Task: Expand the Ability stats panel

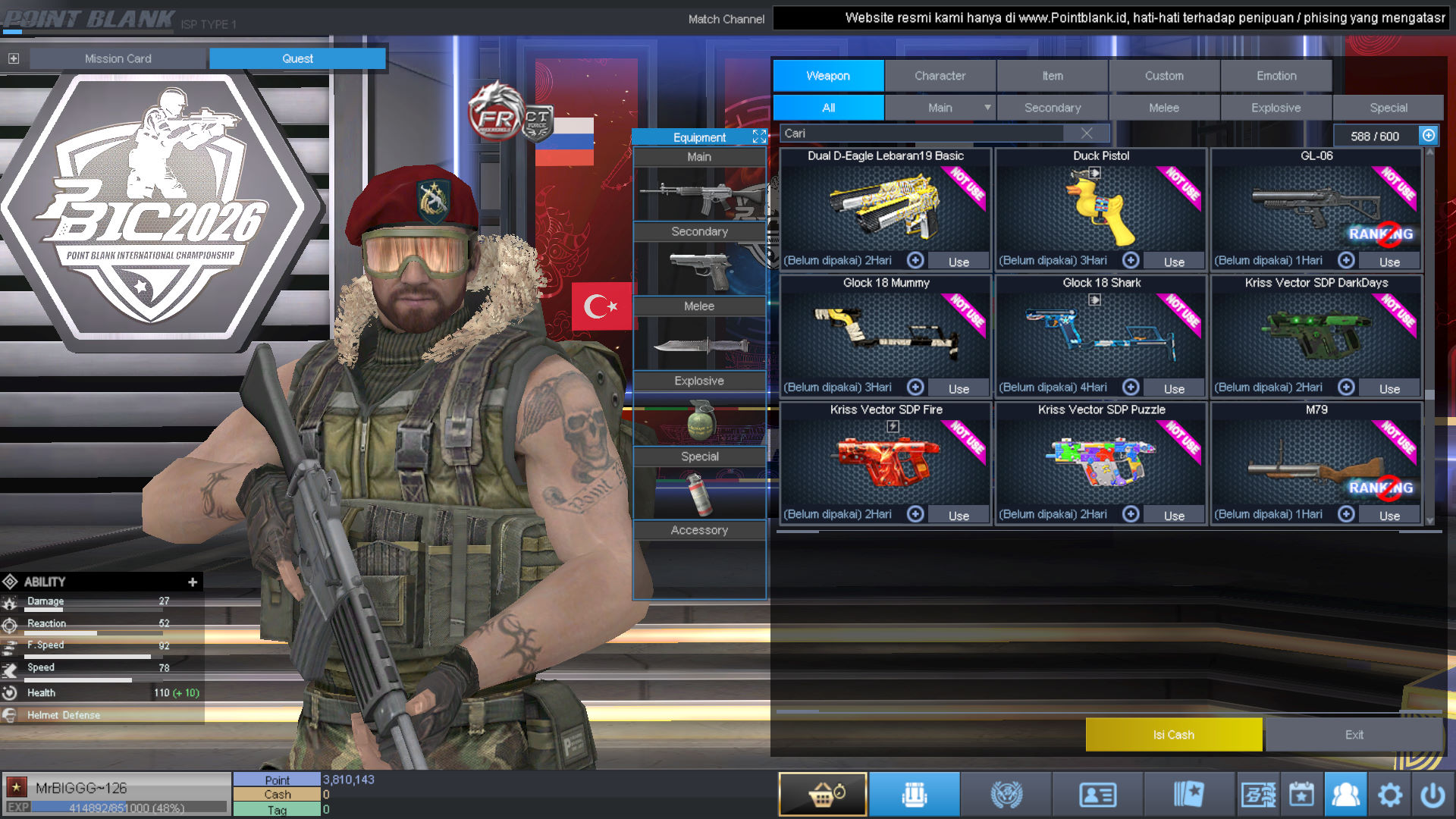Action: click(193, 582)
